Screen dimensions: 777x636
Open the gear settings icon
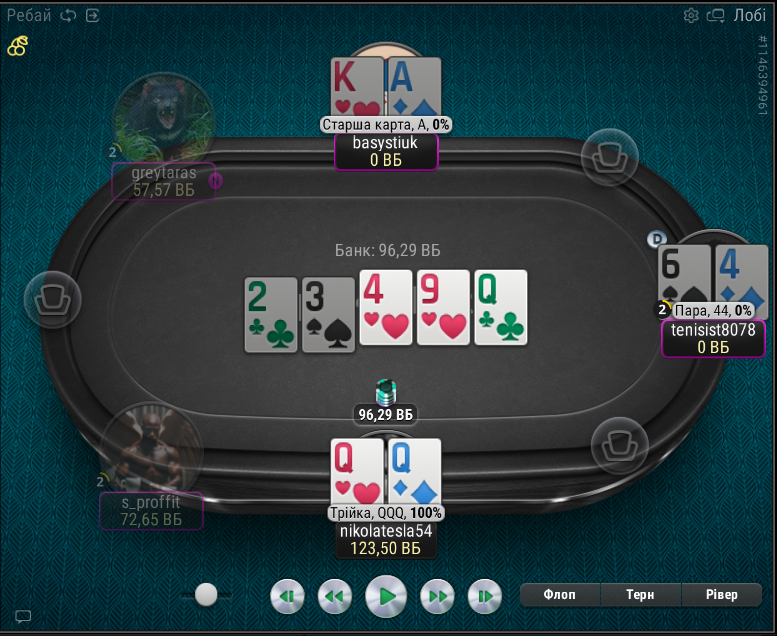click(x=691, y=15)
